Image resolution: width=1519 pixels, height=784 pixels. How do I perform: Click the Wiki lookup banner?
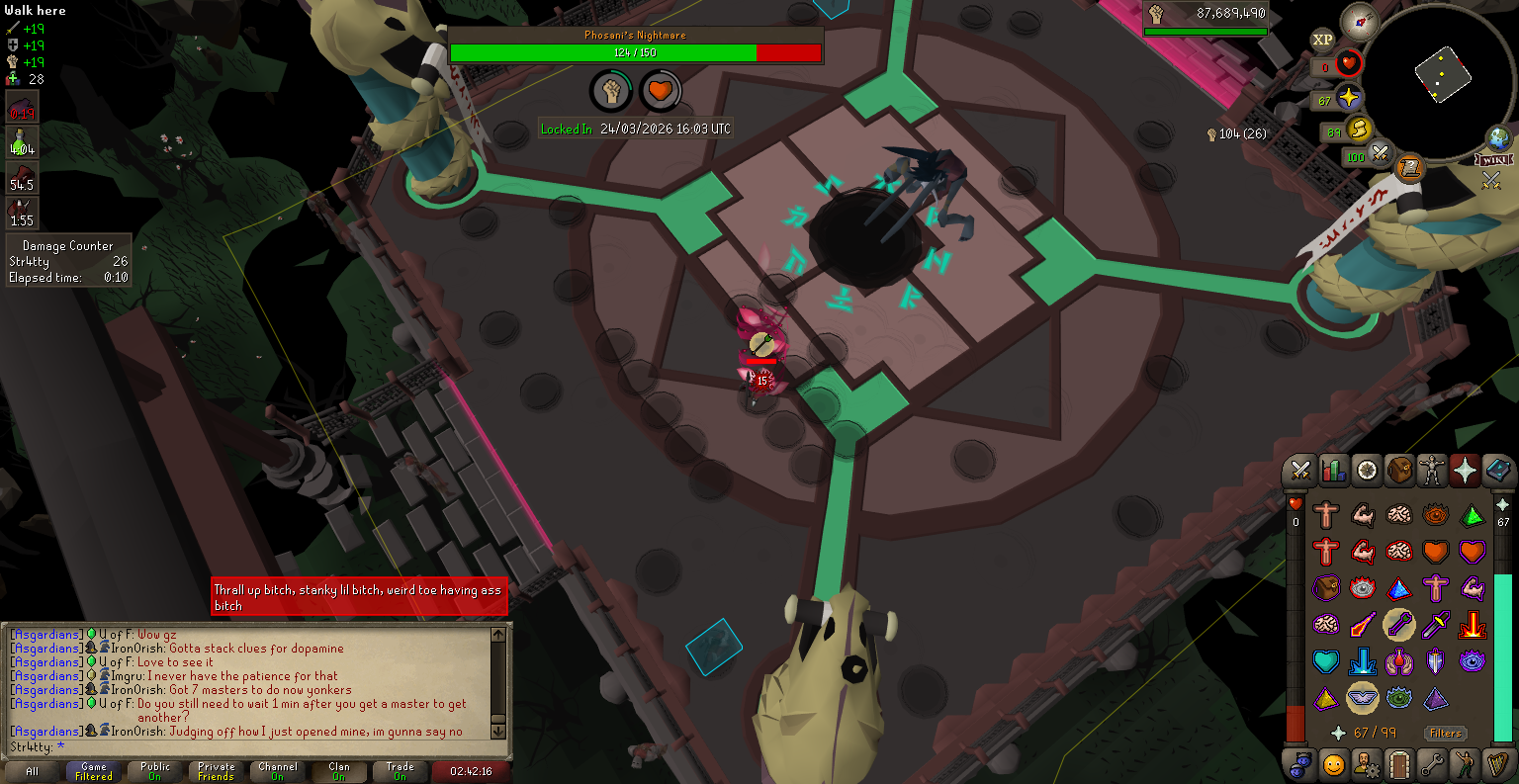click(1493, 160)
